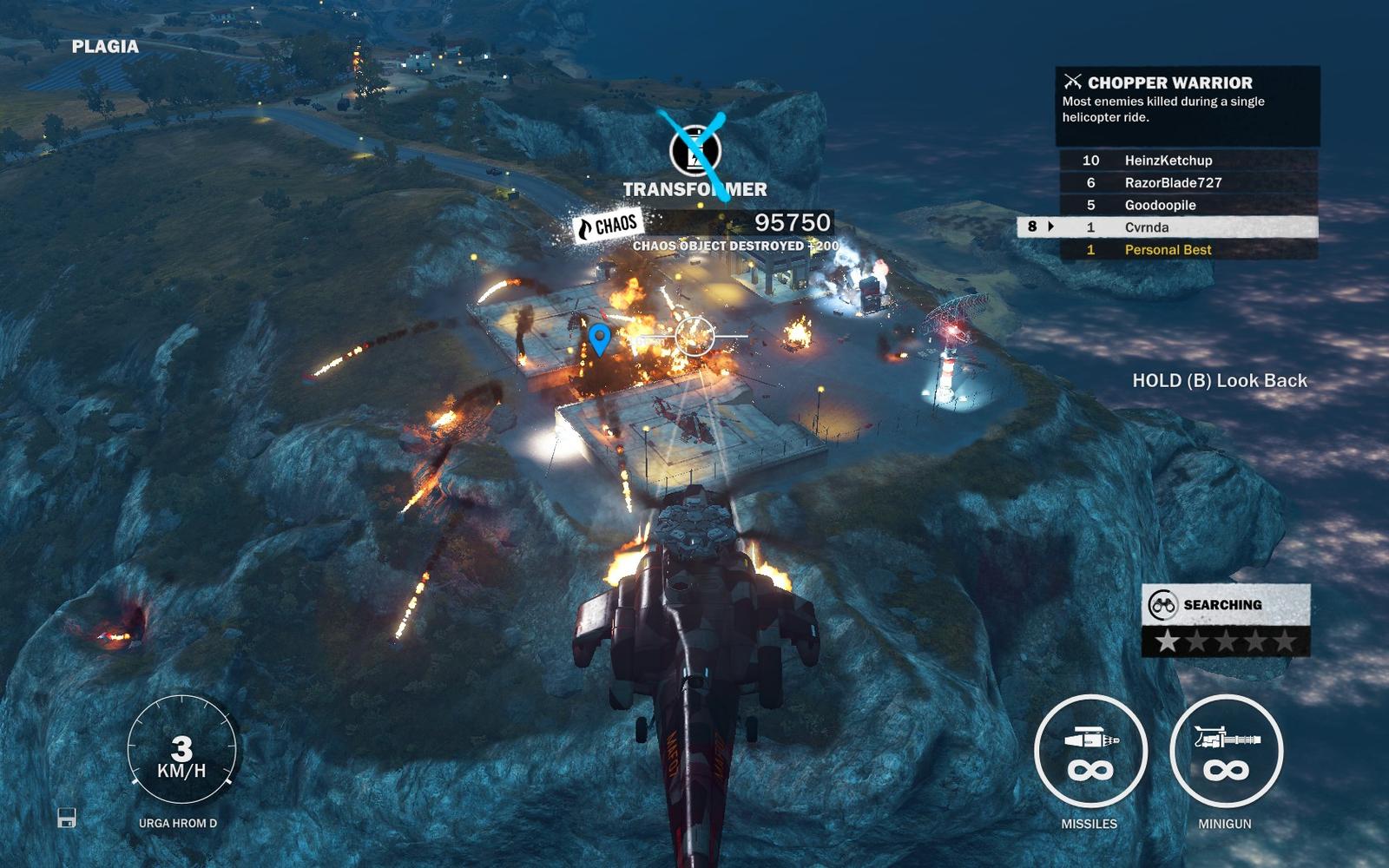Click the HeinzKetchup leaderboard row
The height and width of the screenshot is (868, 1389).
(1188, 161)
